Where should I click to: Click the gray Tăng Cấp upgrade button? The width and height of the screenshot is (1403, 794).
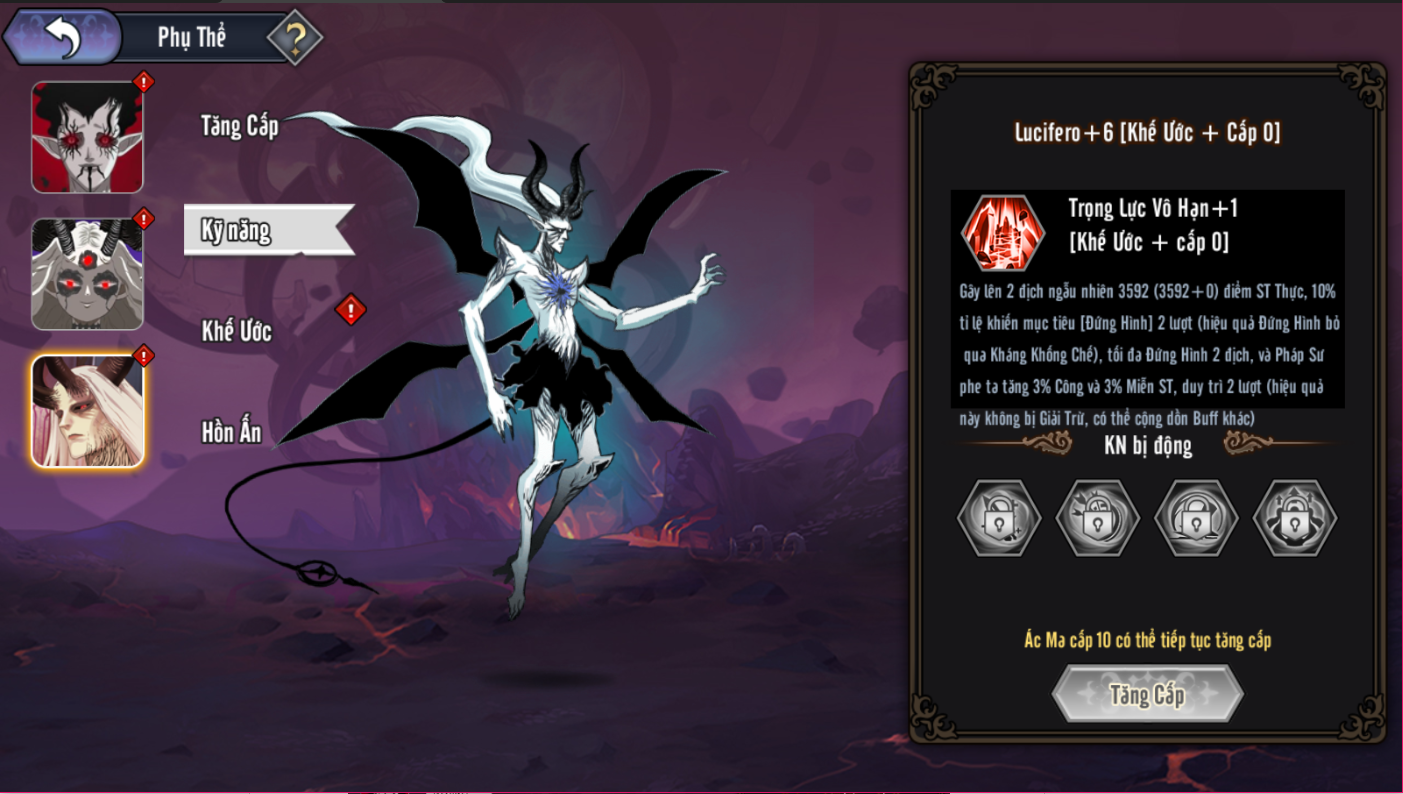coord(1147,694)
